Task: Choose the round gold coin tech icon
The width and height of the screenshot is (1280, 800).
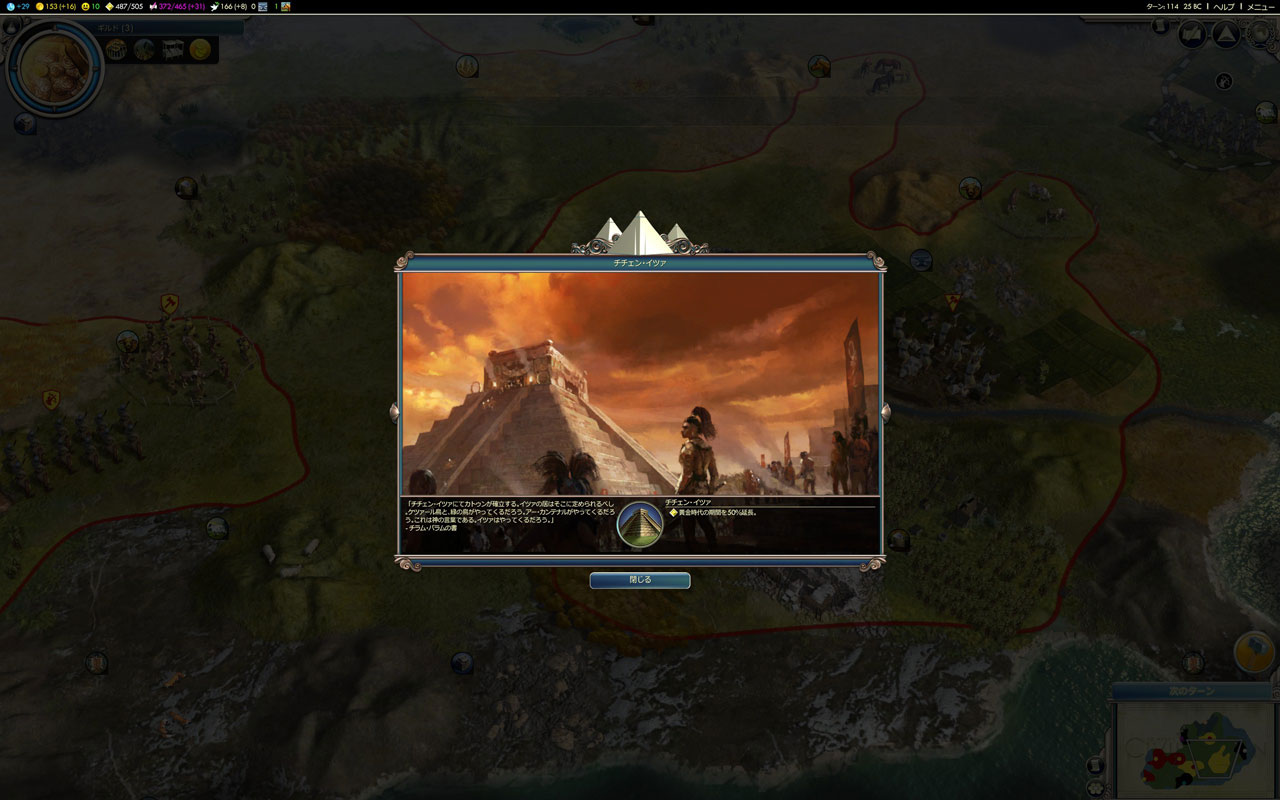Action: click(201, 49)
